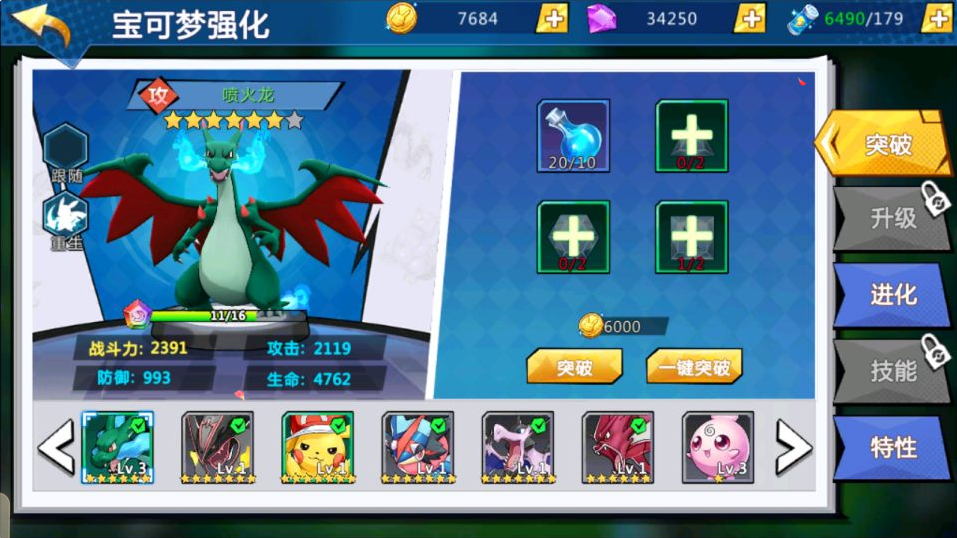This screenshot has height=538, width=957.
Task: Choose 一键突破 one-tap breakthrough
Action: (694, 367)
